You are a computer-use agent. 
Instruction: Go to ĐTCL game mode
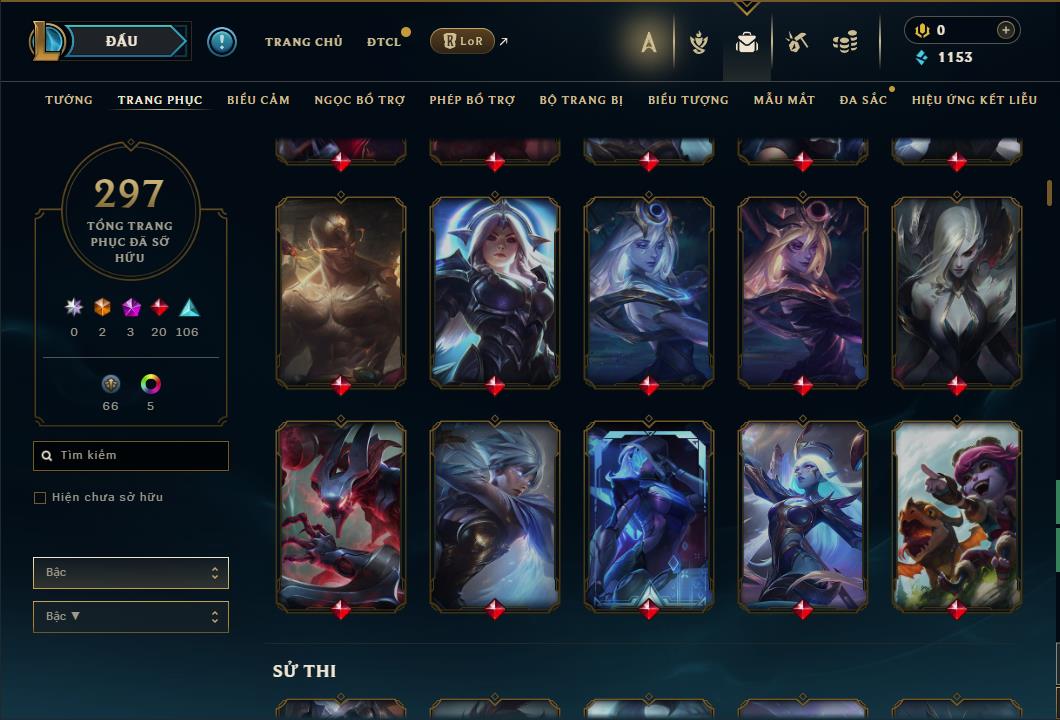click(x=383, y=42)
